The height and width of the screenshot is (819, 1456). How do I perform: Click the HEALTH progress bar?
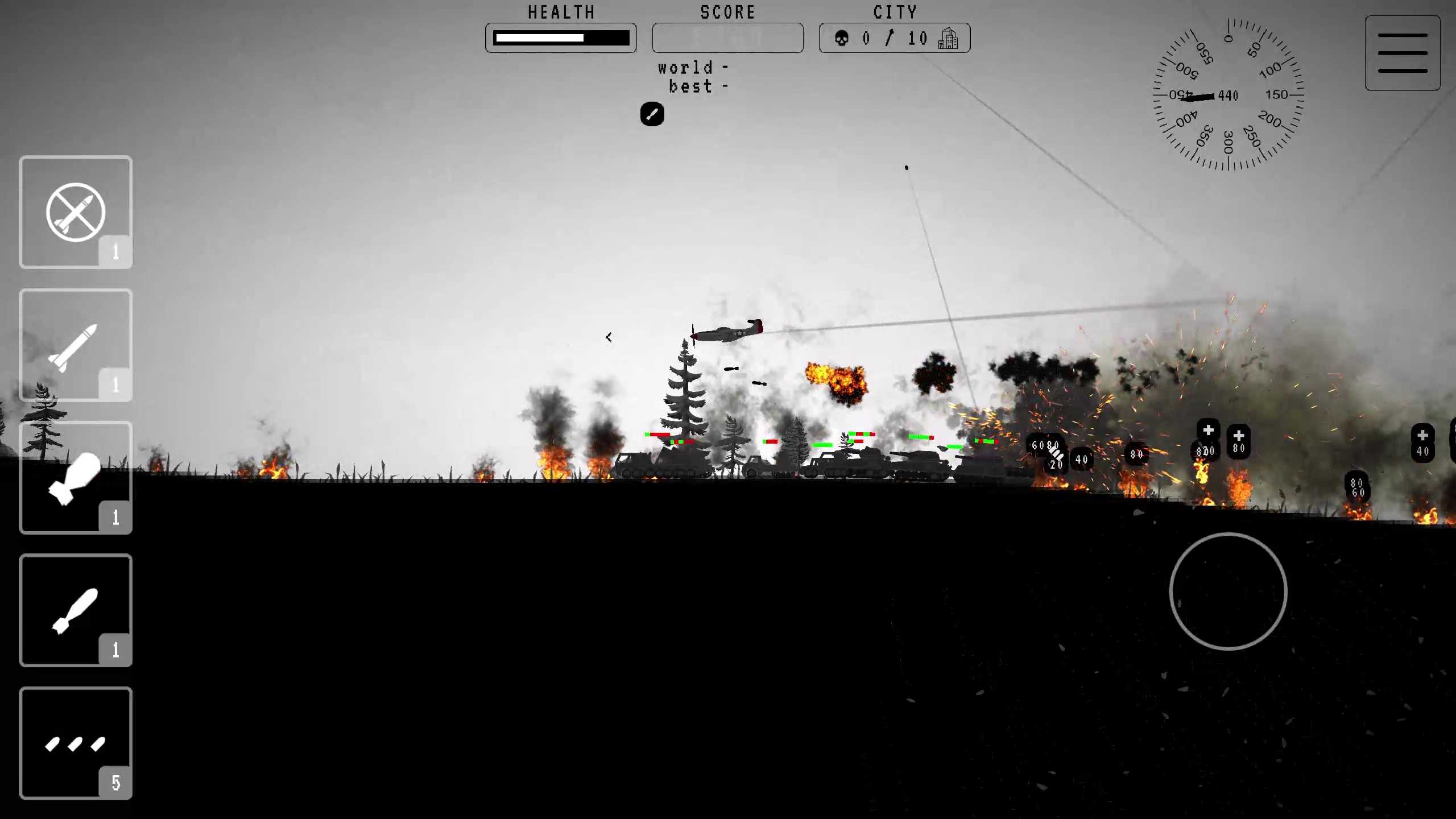point(561,38)
